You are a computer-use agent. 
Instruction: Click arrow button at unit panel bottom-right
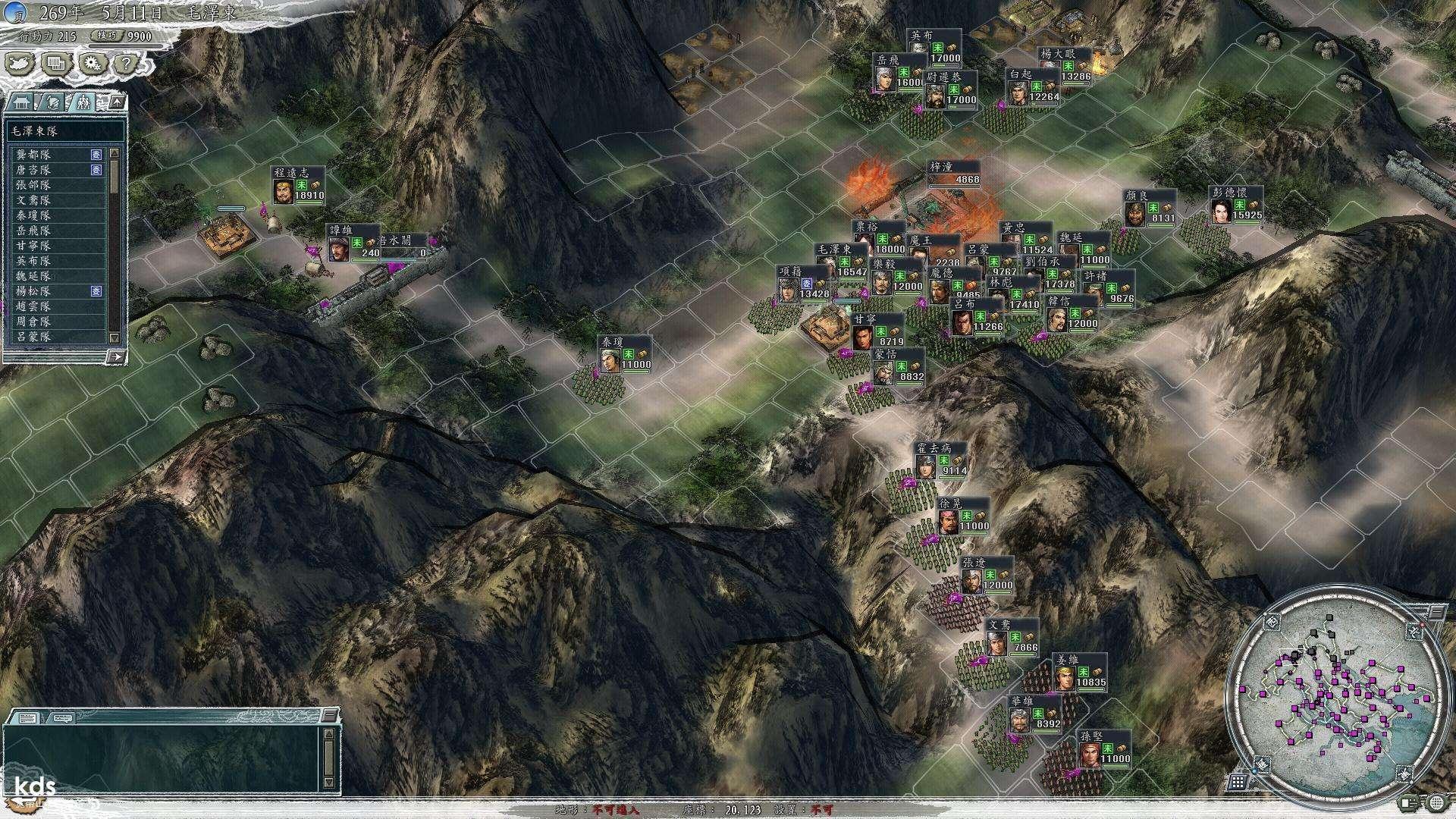[116, 355]
